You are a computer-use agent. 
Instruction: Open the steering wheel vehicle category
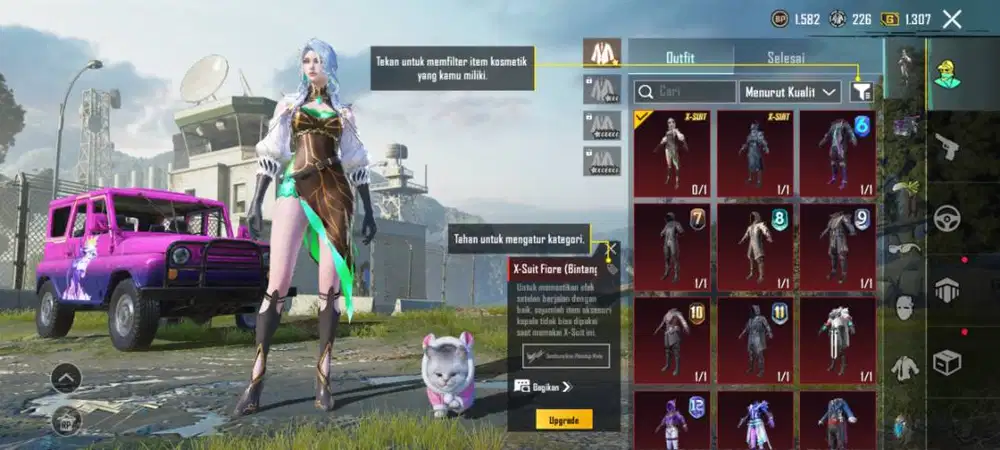pyautogui.click(x=946, y=218)
